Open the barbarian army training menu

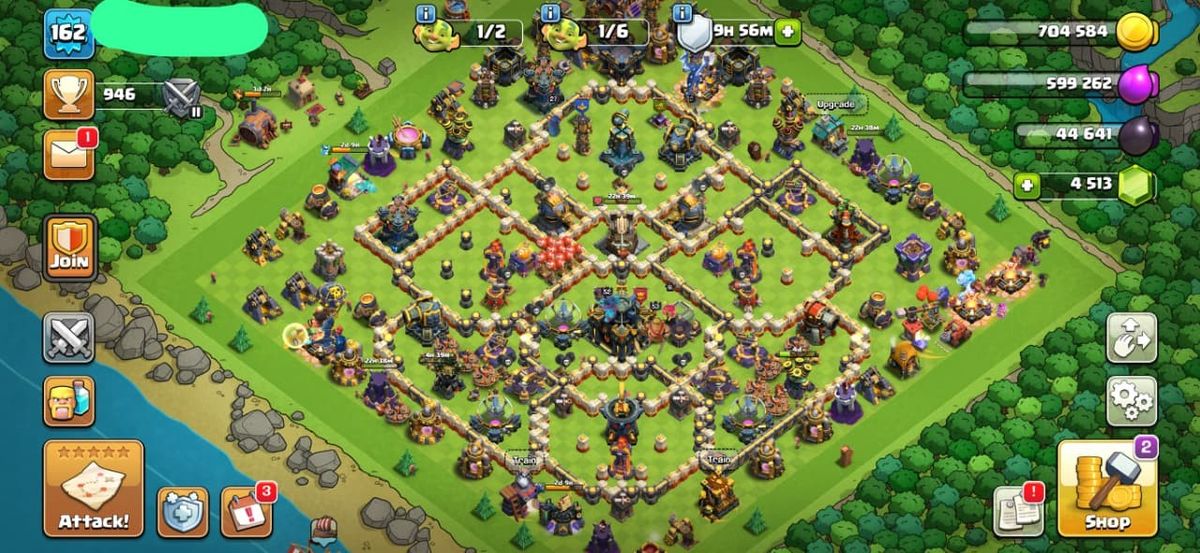point(69,401)
